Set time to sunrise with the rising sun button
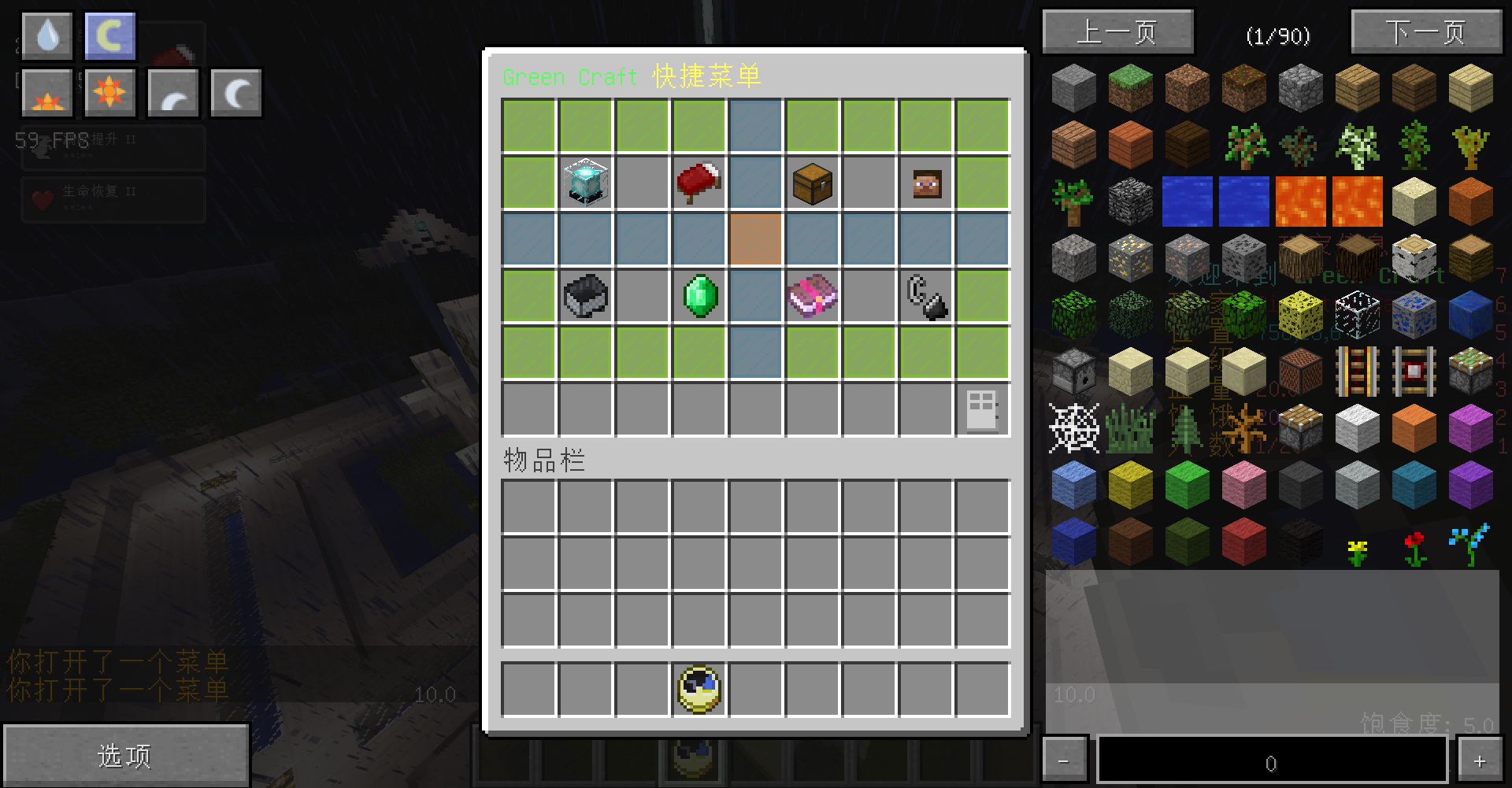Image resolution: width=1512 pixels, height=788 pixels. 47,93
